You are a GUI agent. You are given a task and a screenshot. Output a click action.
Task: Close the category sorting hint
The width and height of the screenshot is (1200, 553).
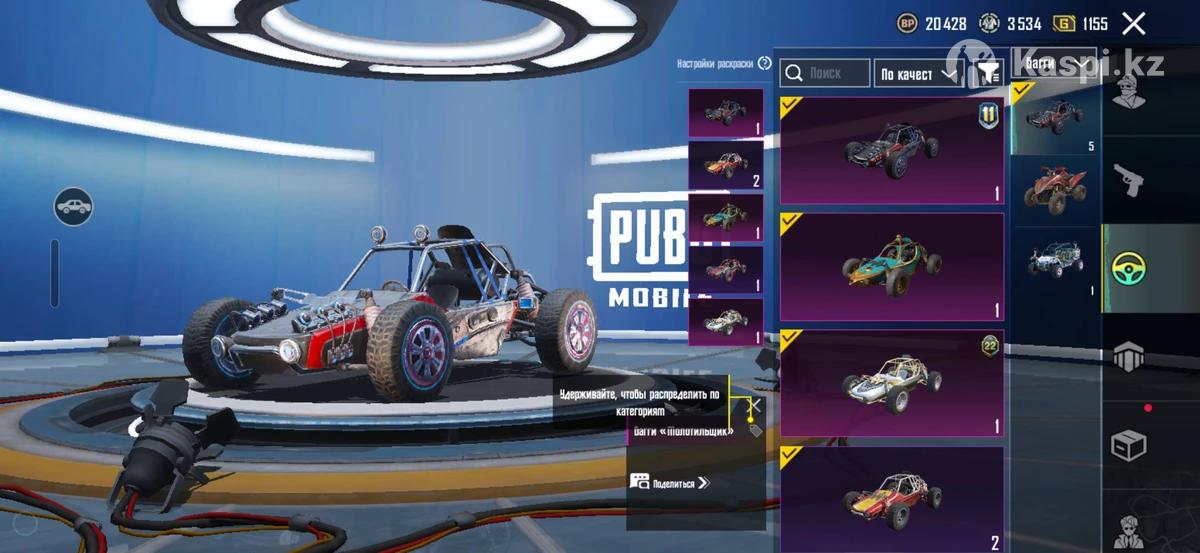pyautogui.click(x=756, y=405)
